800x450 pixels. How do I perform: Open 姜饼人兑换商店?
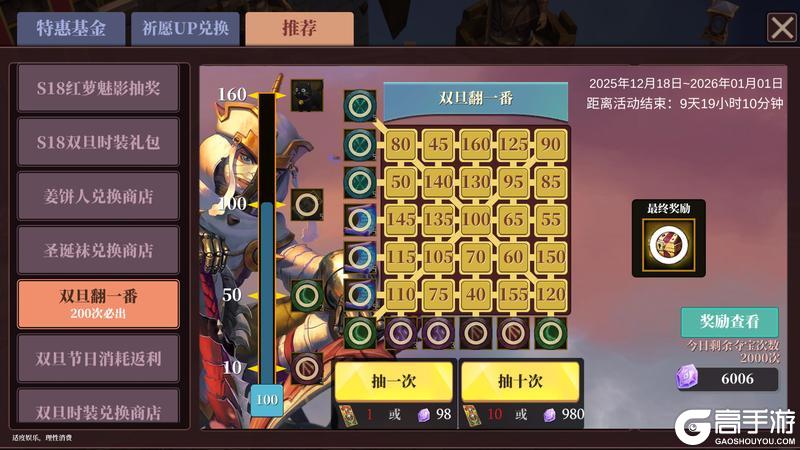(98, 195)
